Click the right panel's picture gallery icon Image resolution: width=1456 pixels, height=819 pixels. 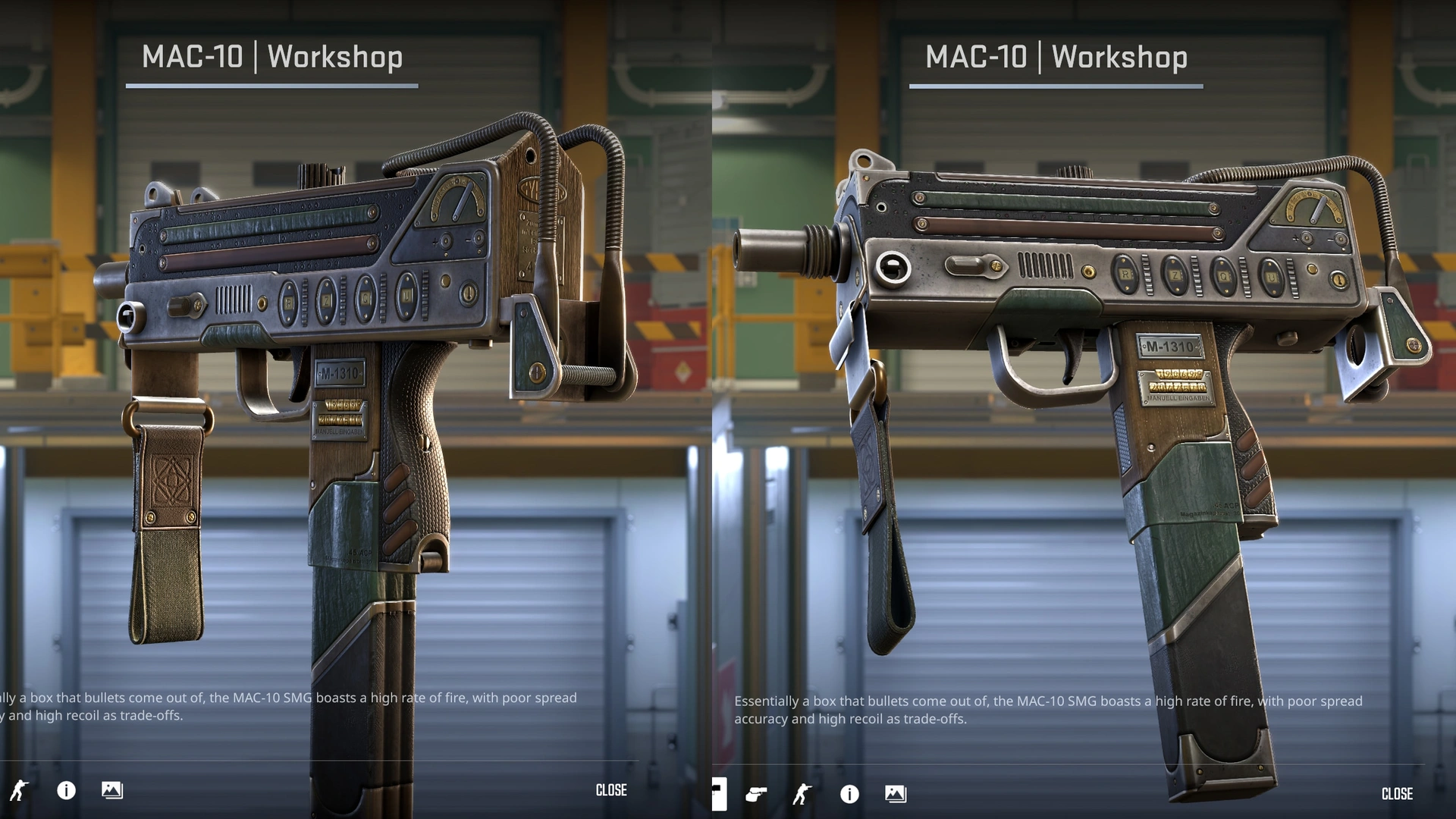coord(896,794)
